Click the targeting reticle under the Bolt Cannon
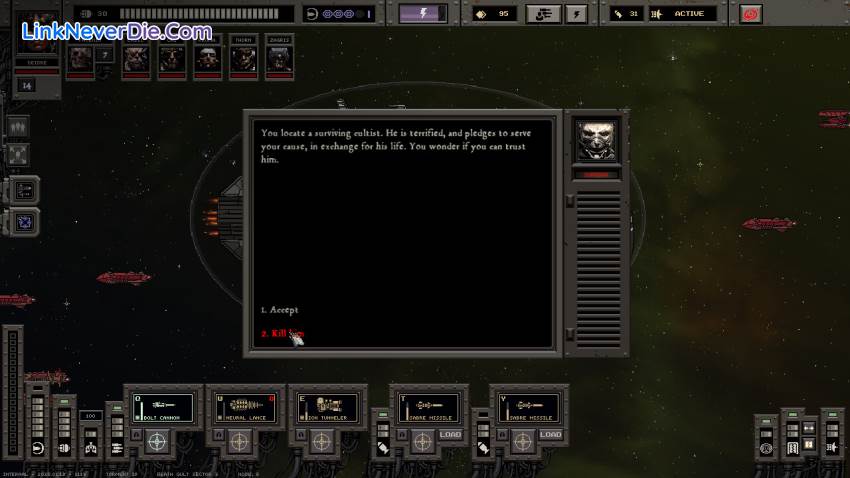This screenshot has width=850, height=478. click(x=157, y=440)
